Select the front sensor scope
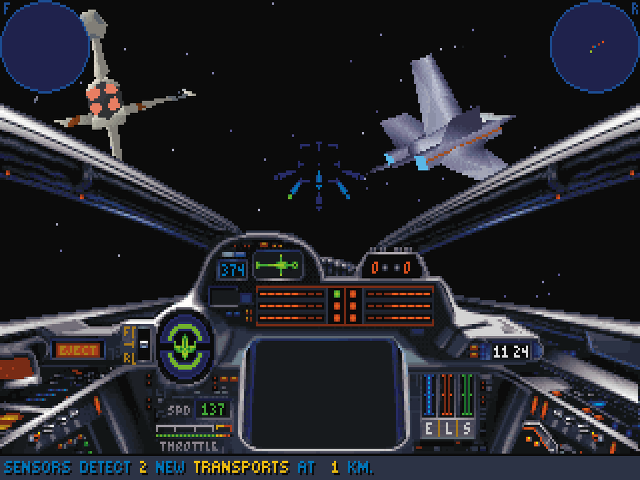The width and height of the screenshot is (640, 480). tap(45, 45)
